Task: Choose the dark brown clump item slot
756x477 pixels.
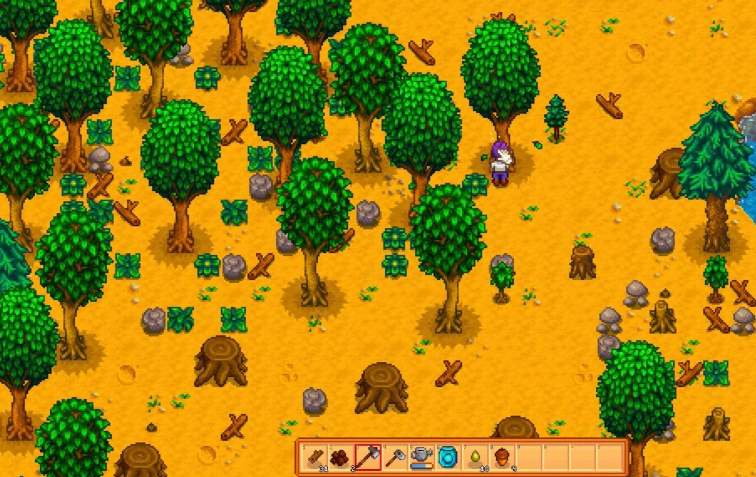Action: tap(340, 456)
